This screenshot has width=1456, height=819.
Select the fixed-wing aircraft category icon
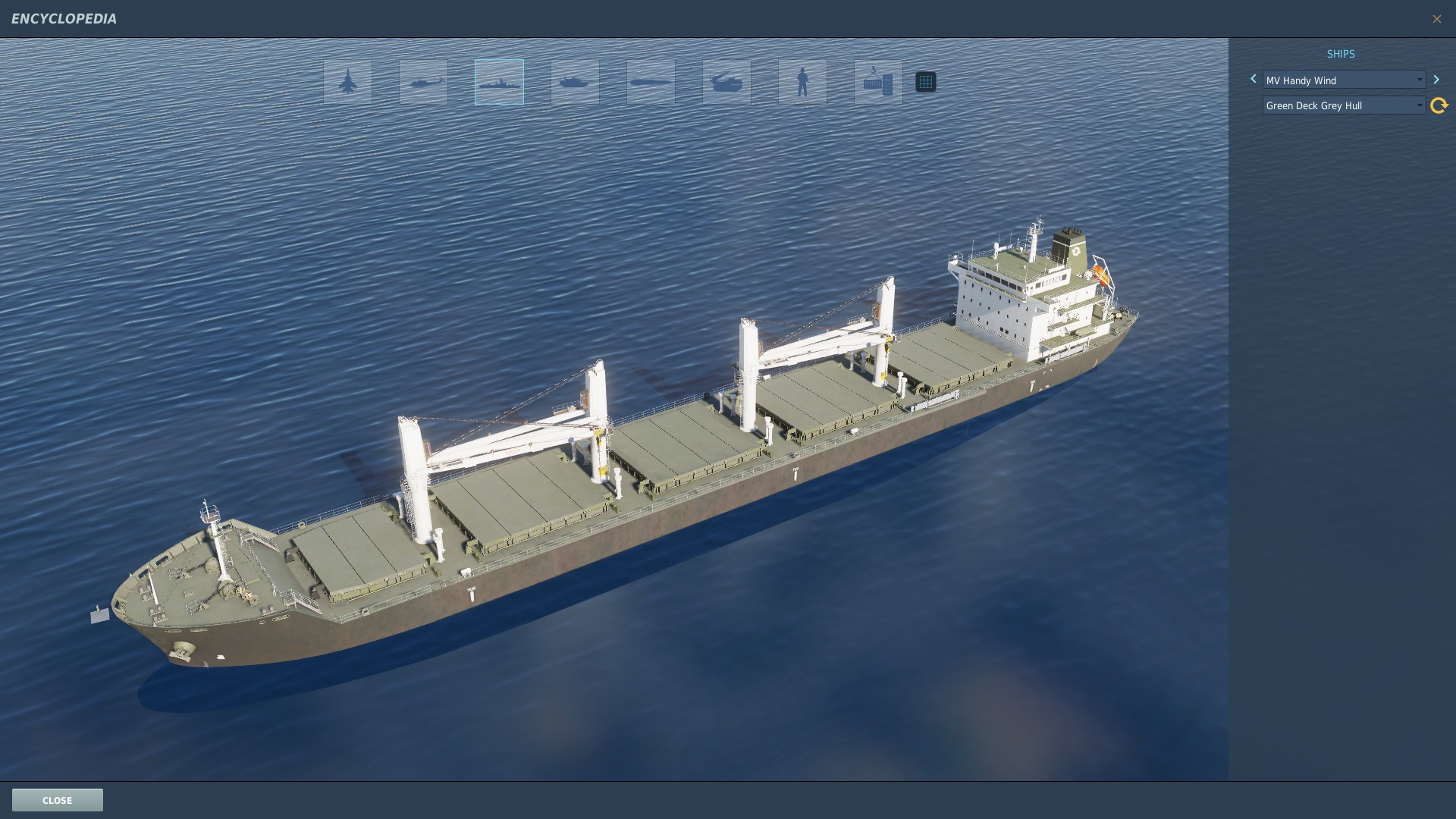[347, 82]
